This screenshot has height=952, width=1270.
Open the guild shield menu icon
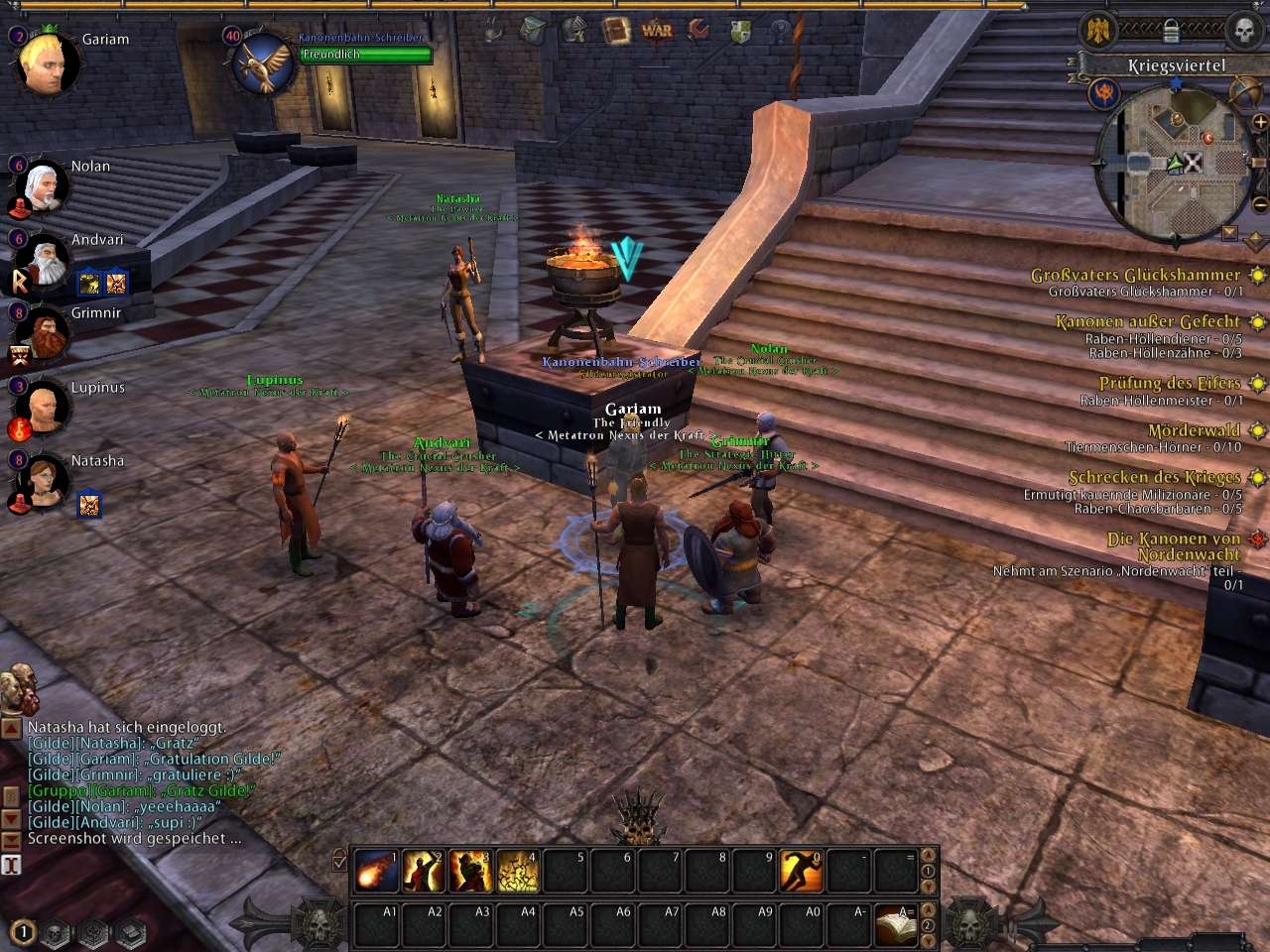[740, 31]
